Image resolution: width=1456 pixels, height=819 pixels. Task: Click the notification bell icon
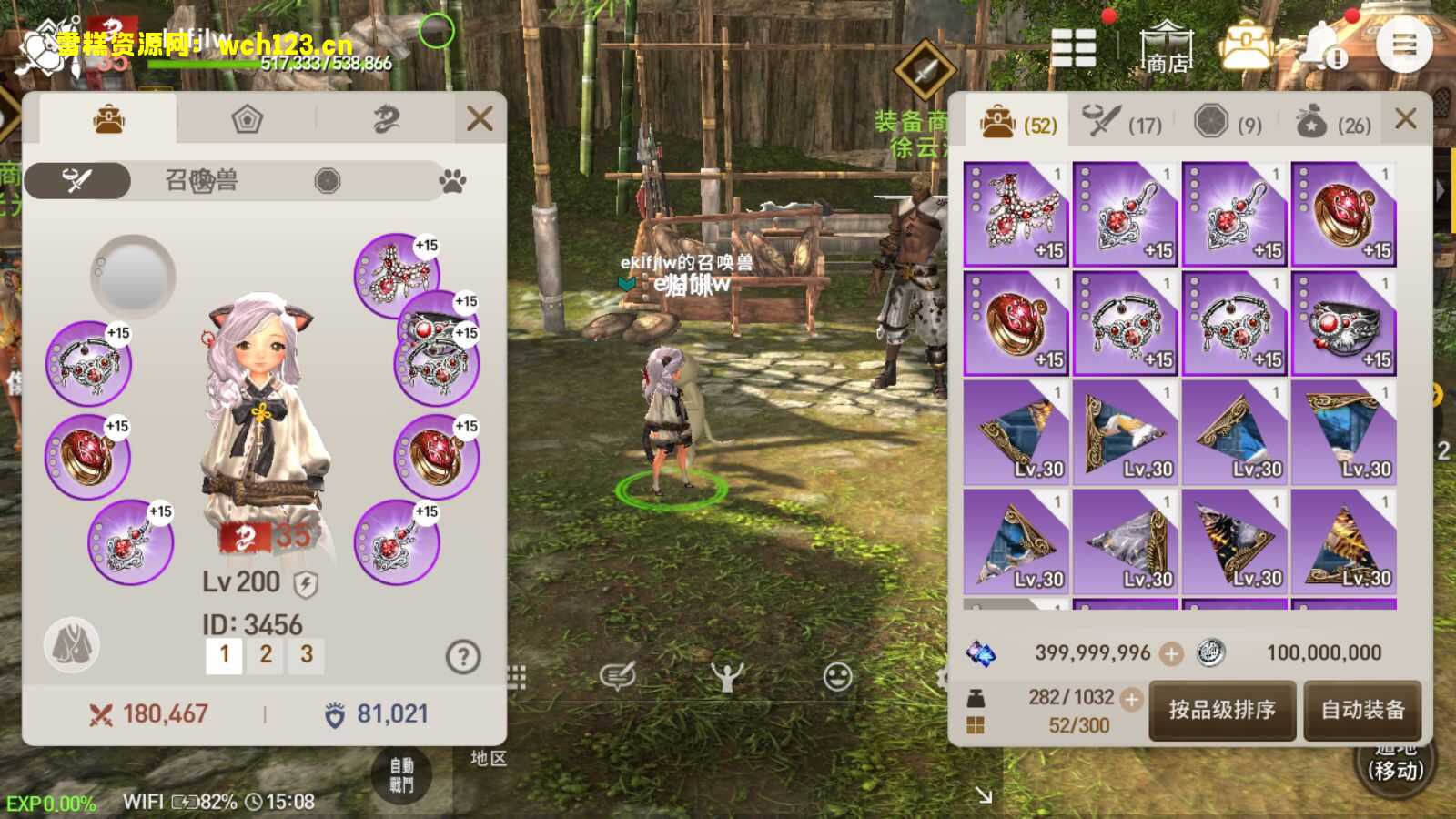point(1321,44)
